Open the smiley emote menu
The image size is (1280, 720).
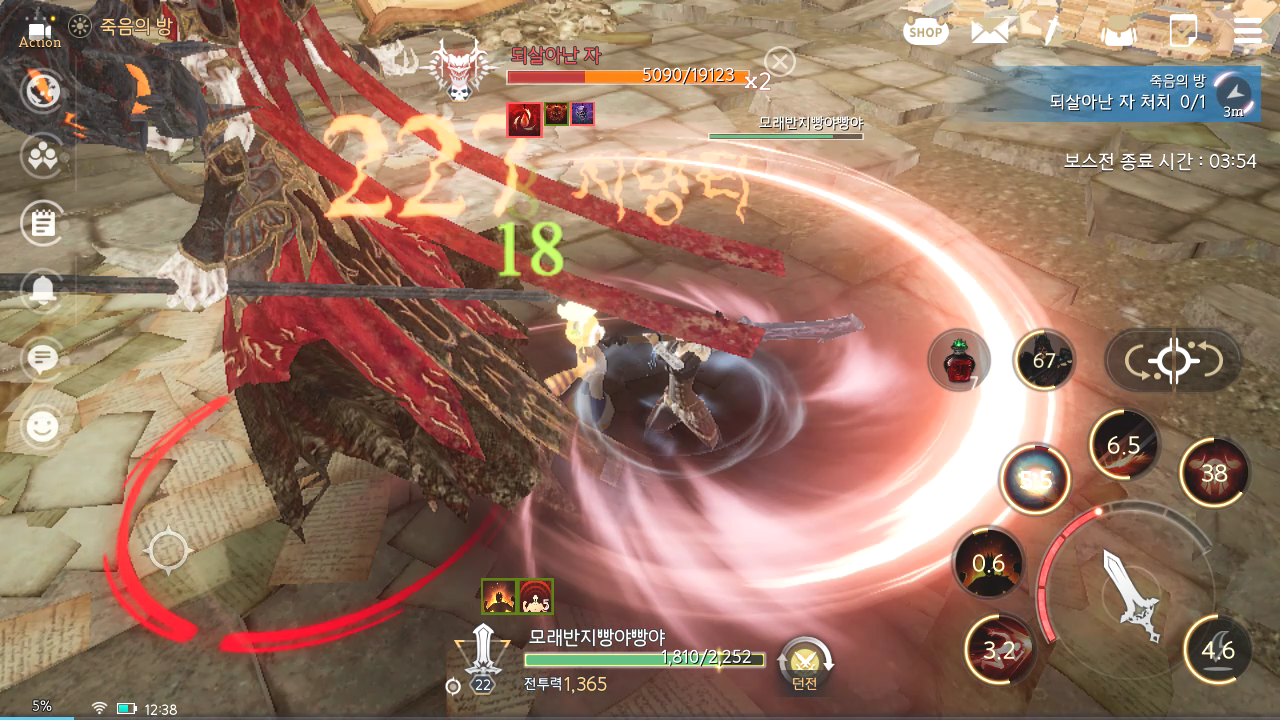tap(42, 428)
